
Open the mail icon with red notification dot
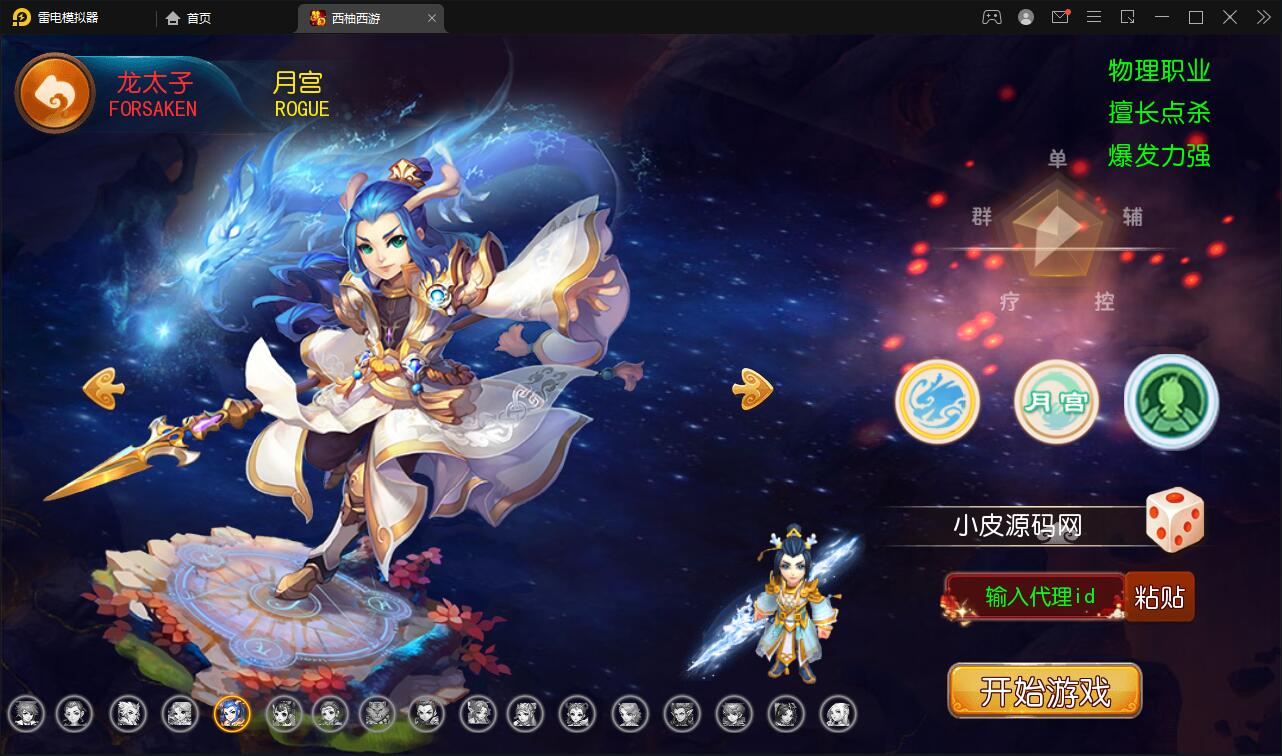tap(1060, 17)
